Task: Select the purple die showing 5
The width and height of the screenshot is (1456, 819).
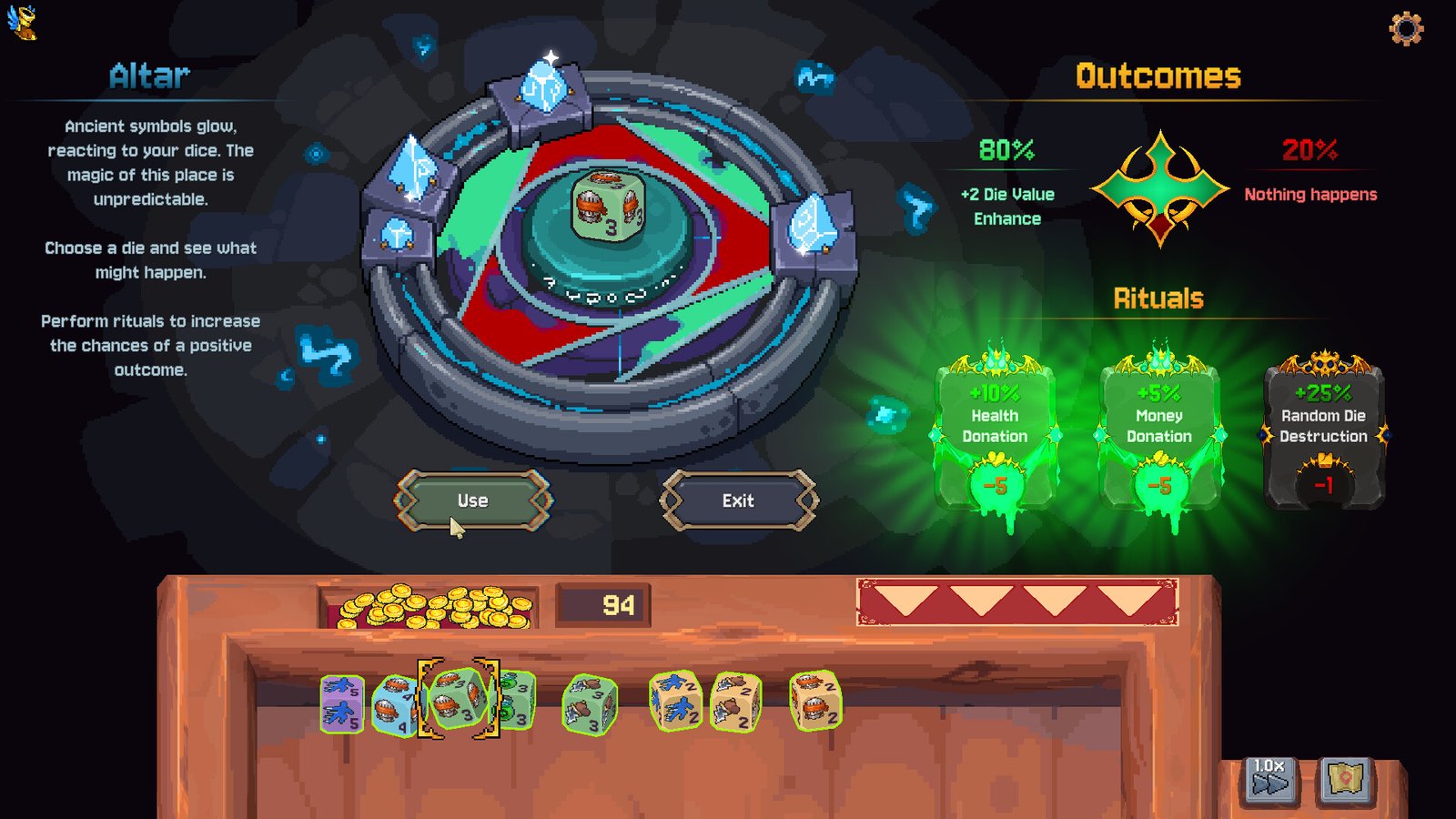Action: click(x=342, y=703)
